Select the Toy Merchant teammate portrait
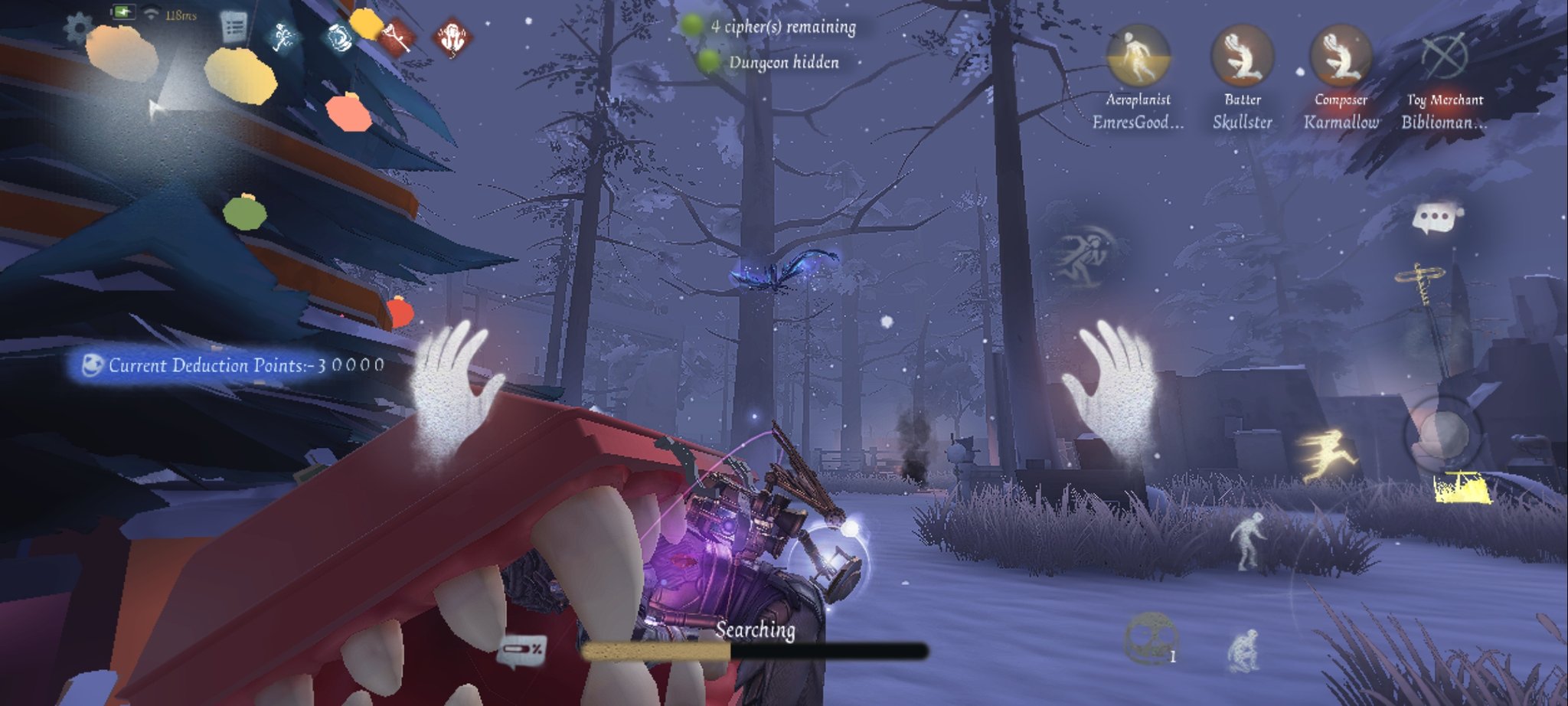This screenshot has width=1568, height=706. click(1444, 56)
